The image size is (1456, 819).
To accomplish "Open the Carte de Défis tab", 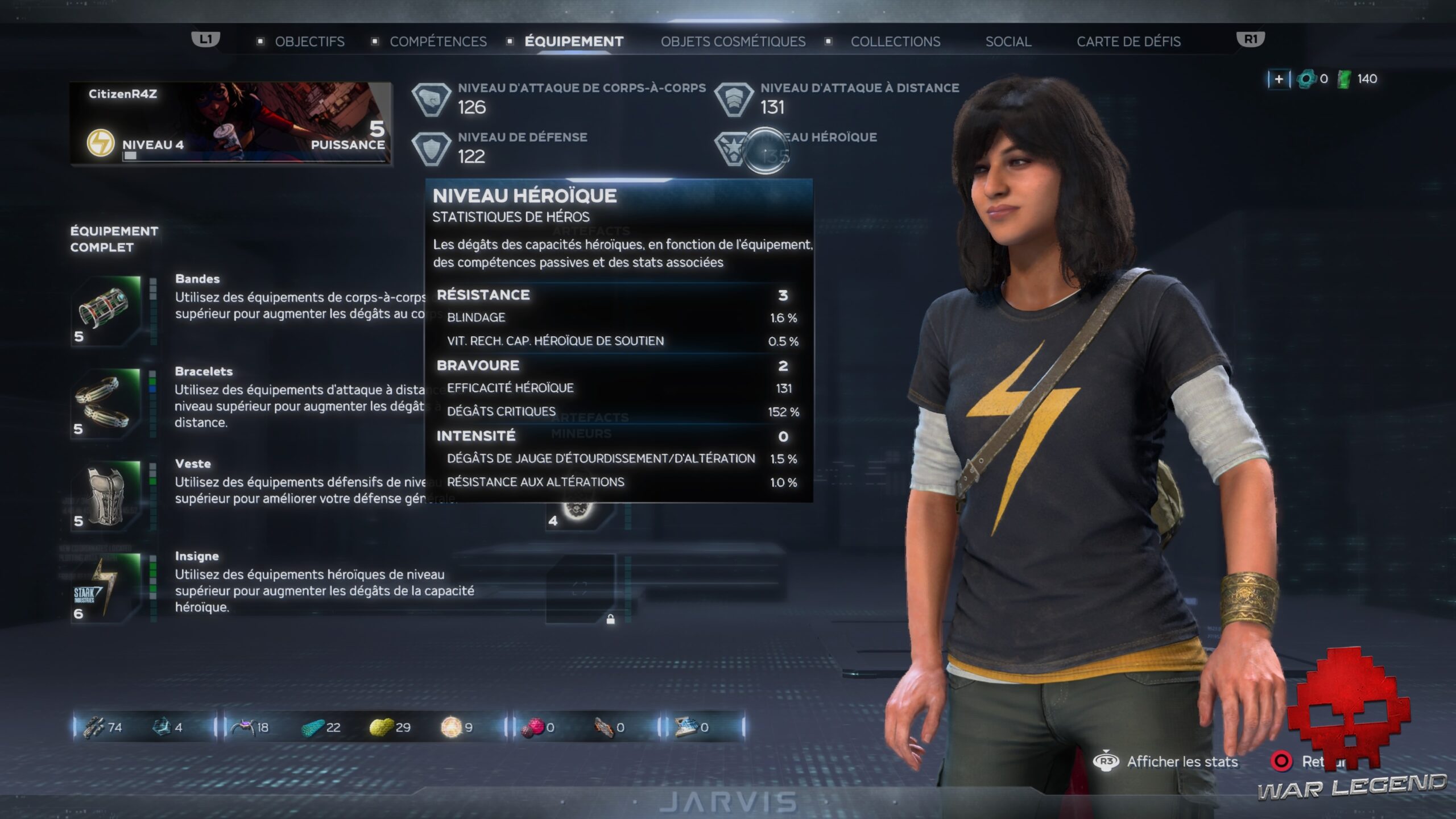I will (x=1128, y=42).
